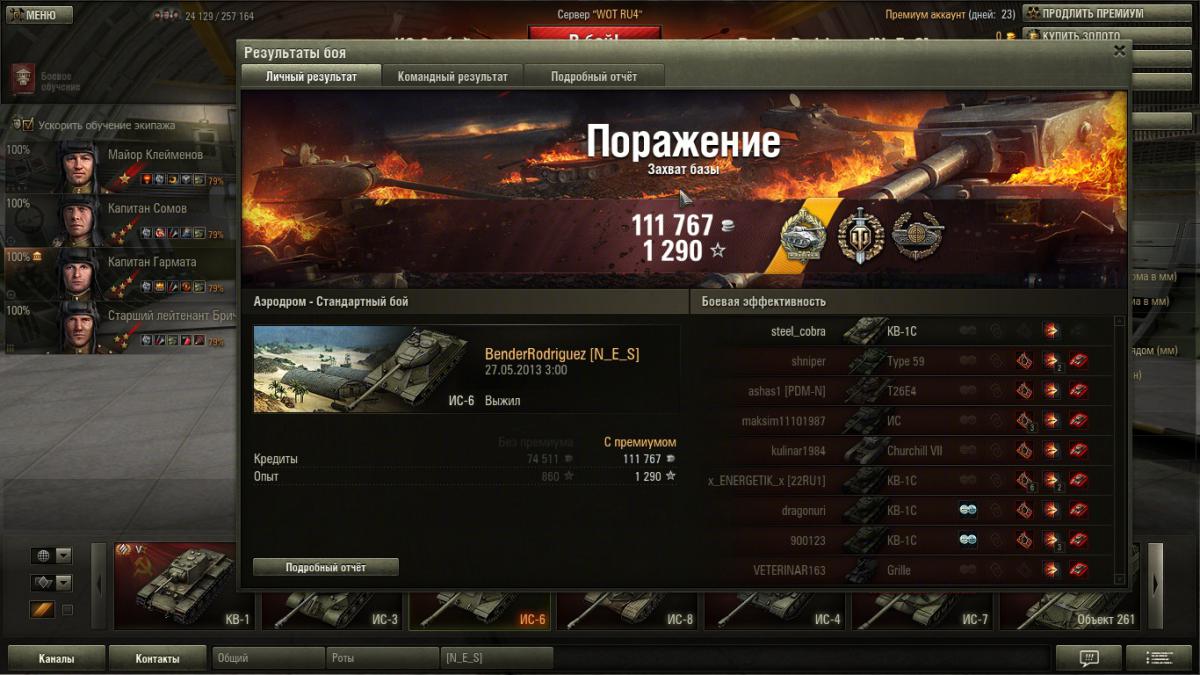The height and width of the screenshot is (675, 1200).
Task: Open the Подробный отчёт tab
Action: [593, 77]
